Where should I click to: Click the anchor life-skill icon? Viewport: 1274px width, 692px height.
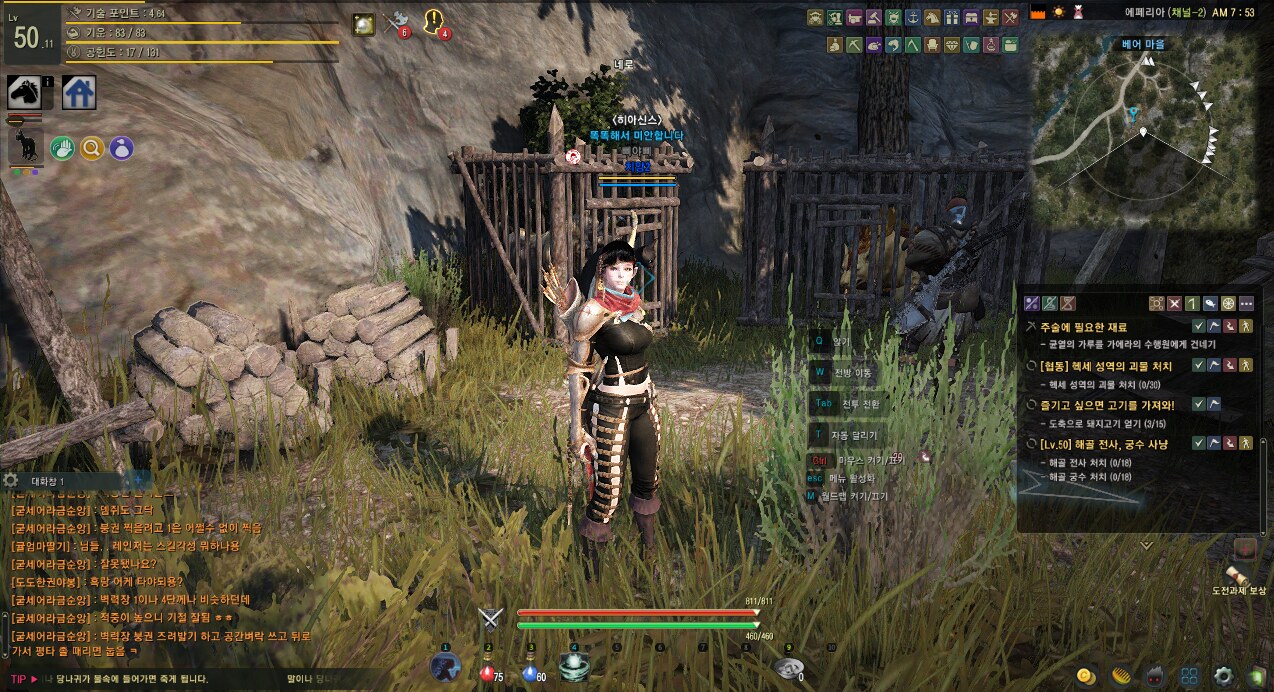pyautogui.click(x=913, y=17)
